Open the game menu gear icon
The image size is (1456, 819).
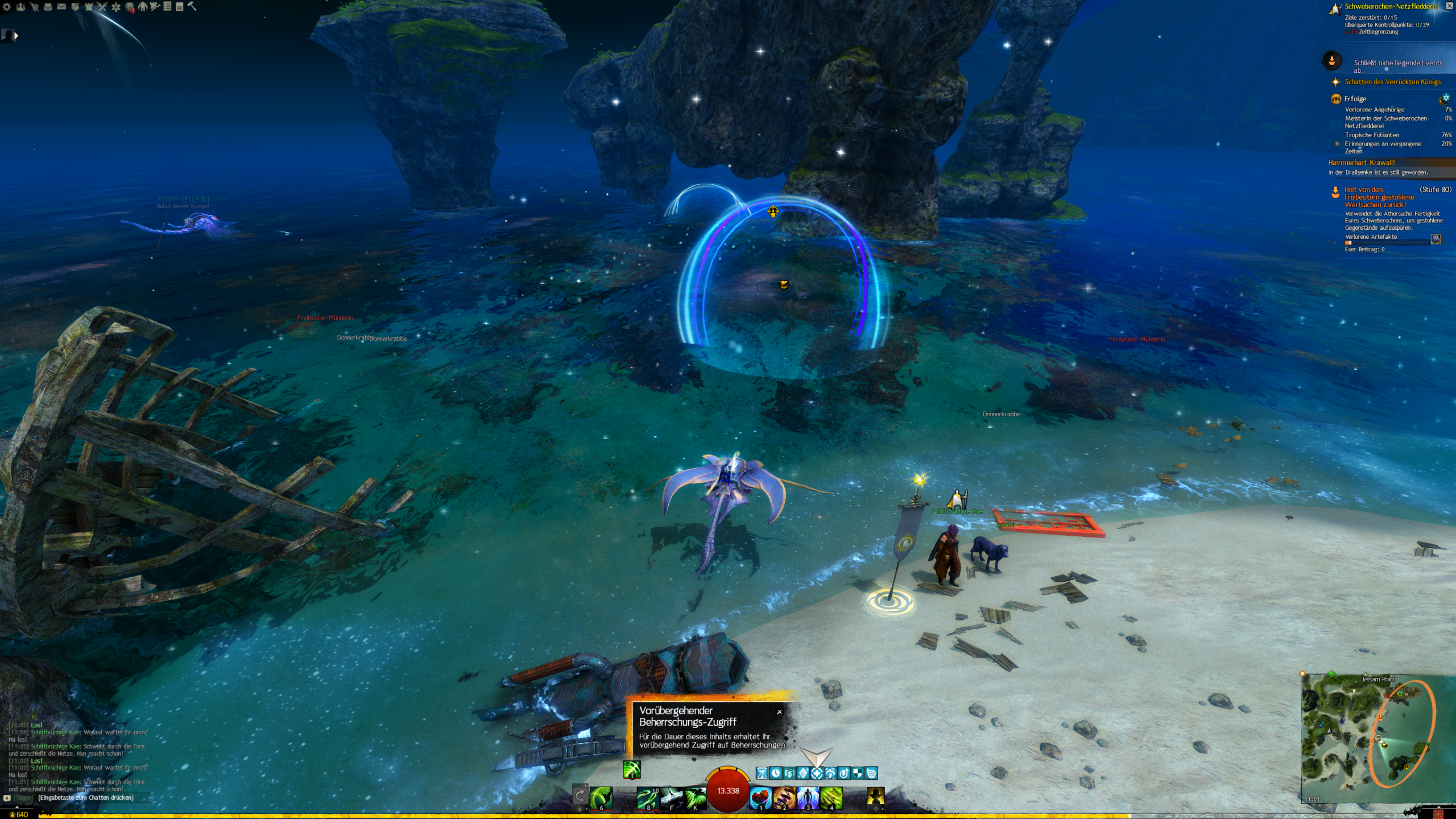pyautogui.click(x=7, y=7)
